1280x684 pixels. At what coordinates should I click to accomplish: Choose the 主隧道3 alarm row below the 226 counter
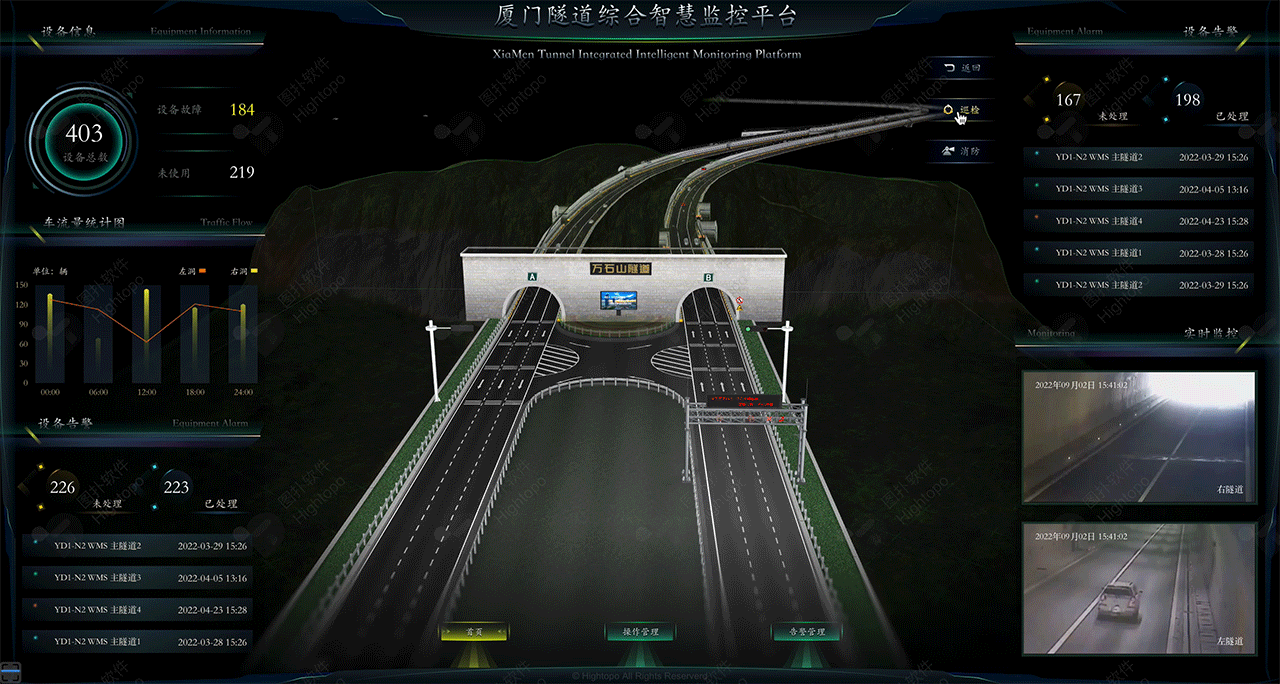[x=137, y=578]
